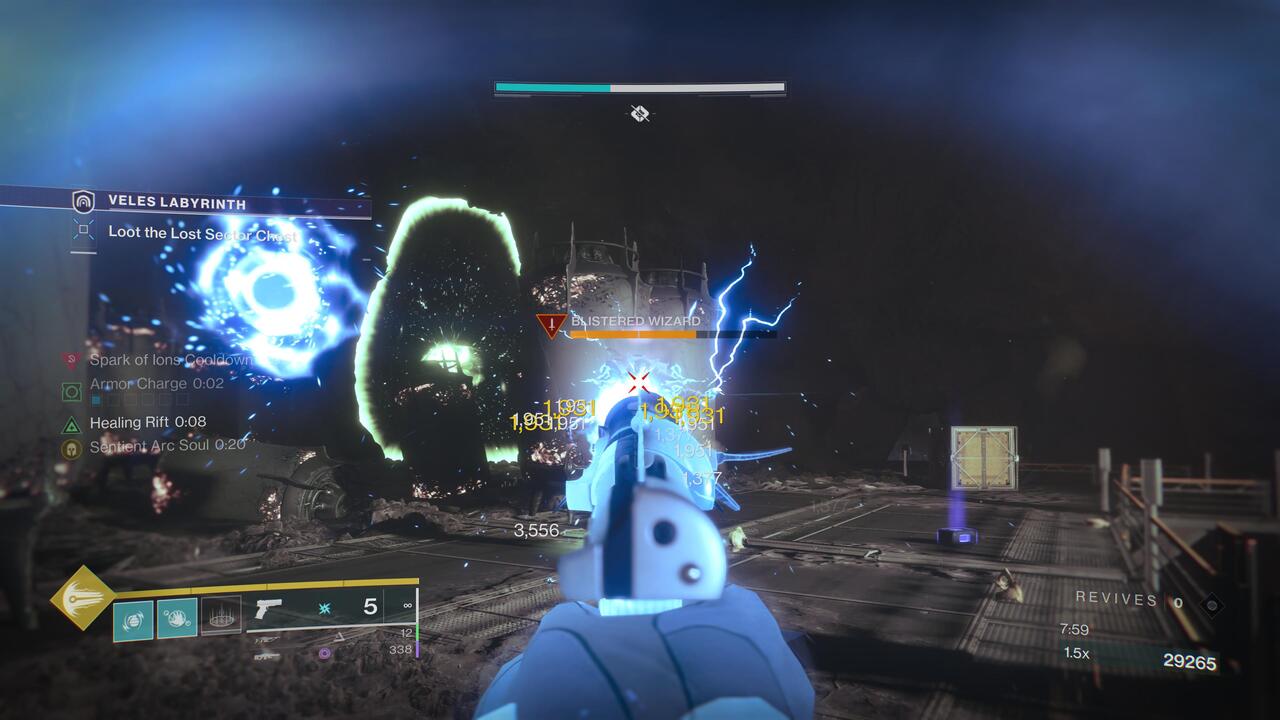1280x720 pixels.
Task: Click the Arc ammo star icon
Action: [x=324, y=608]
